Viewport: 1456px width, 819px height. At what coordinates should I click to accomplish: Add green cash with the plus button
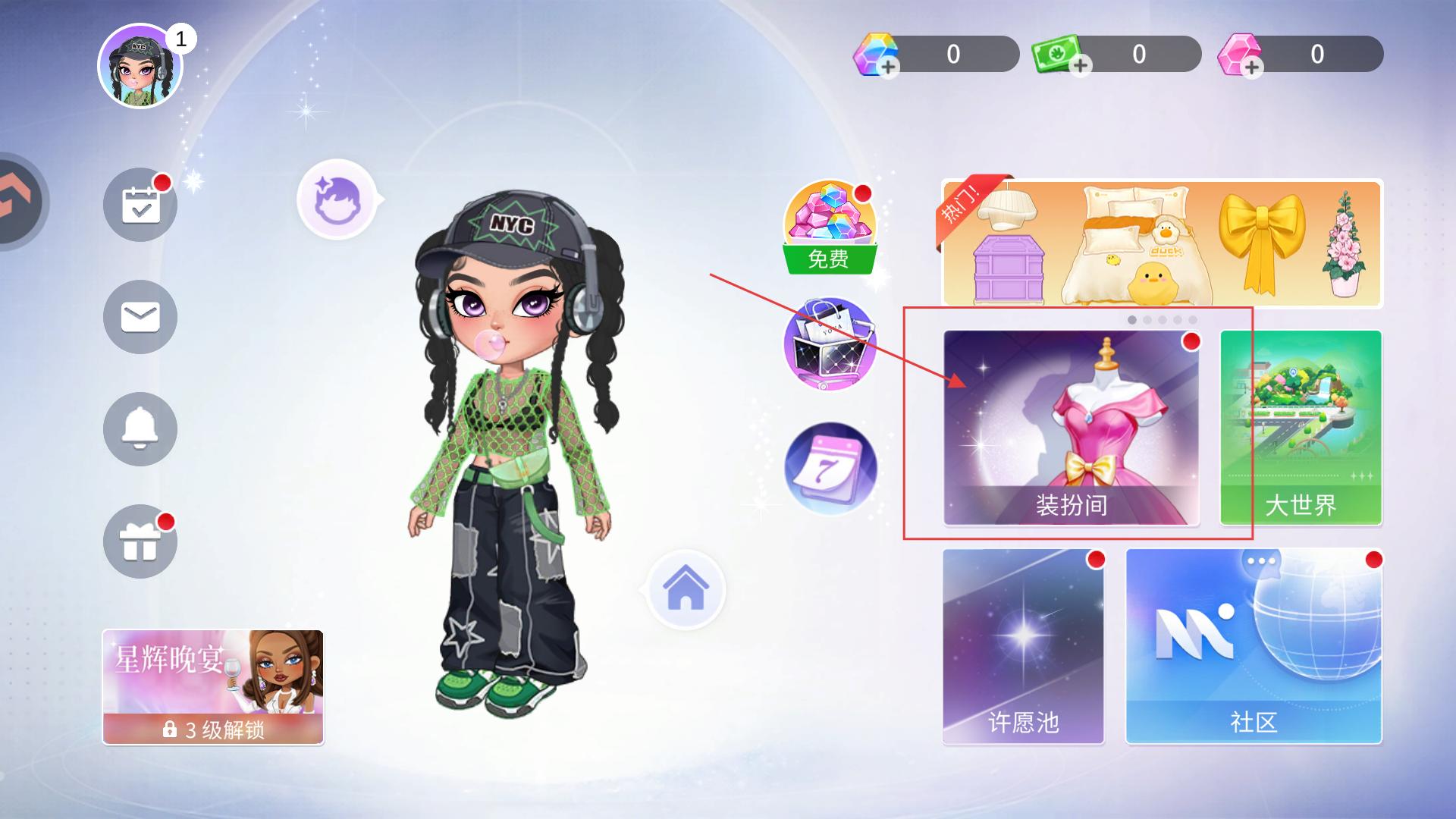pos(1081,66)
